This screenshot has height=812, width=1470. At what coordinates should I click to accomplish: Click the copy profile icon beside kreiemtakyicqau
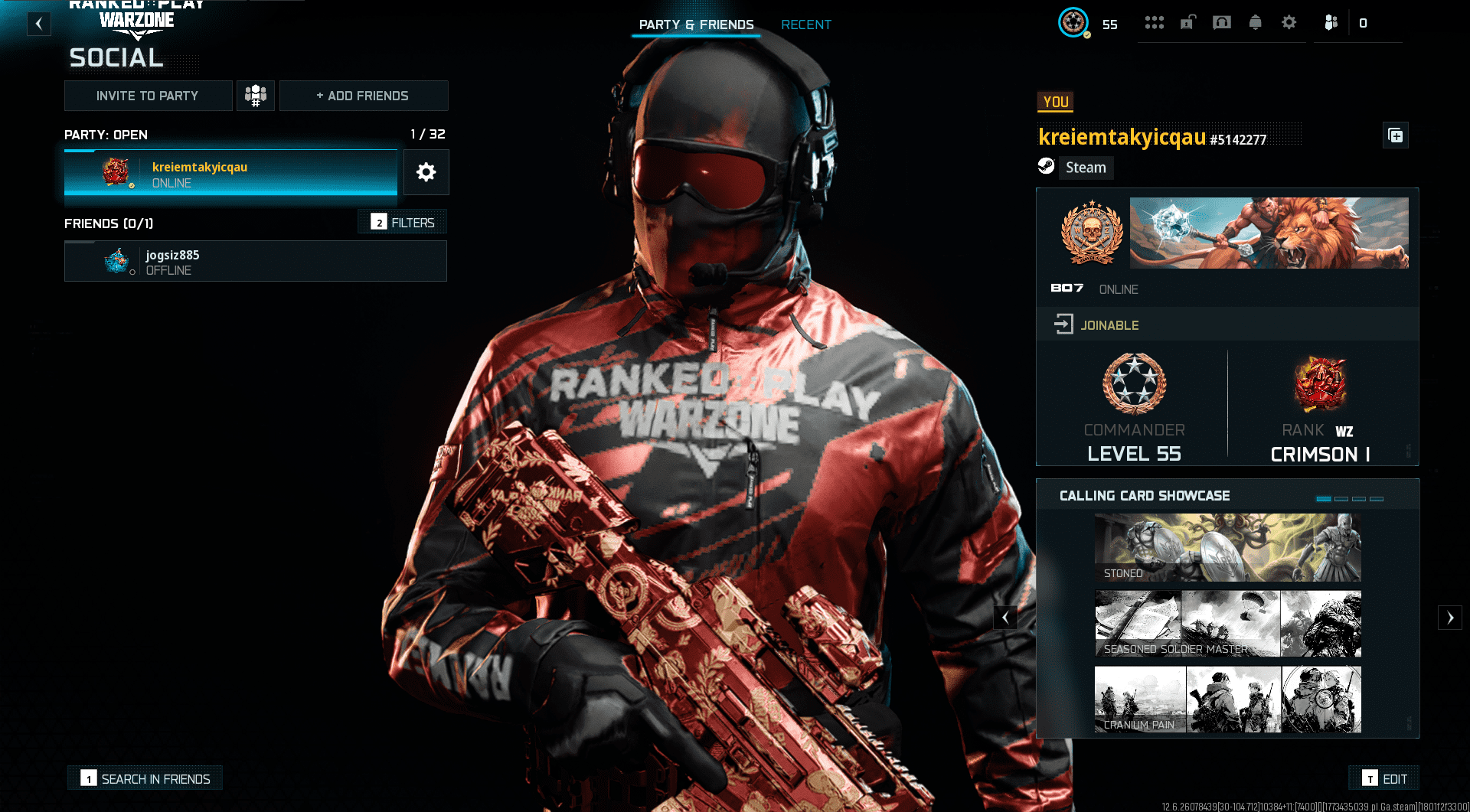coord(1396,135)
